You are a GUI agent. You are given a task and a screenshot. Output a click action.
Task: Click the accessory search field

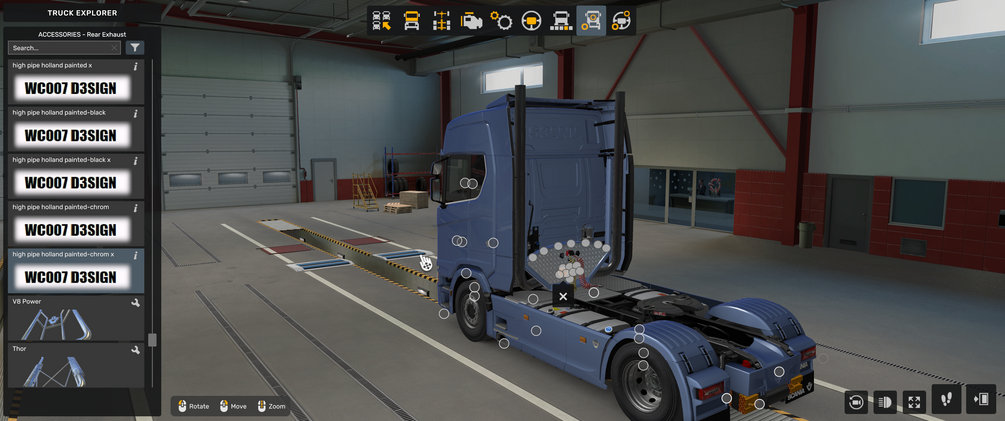[x=62, y=48]
